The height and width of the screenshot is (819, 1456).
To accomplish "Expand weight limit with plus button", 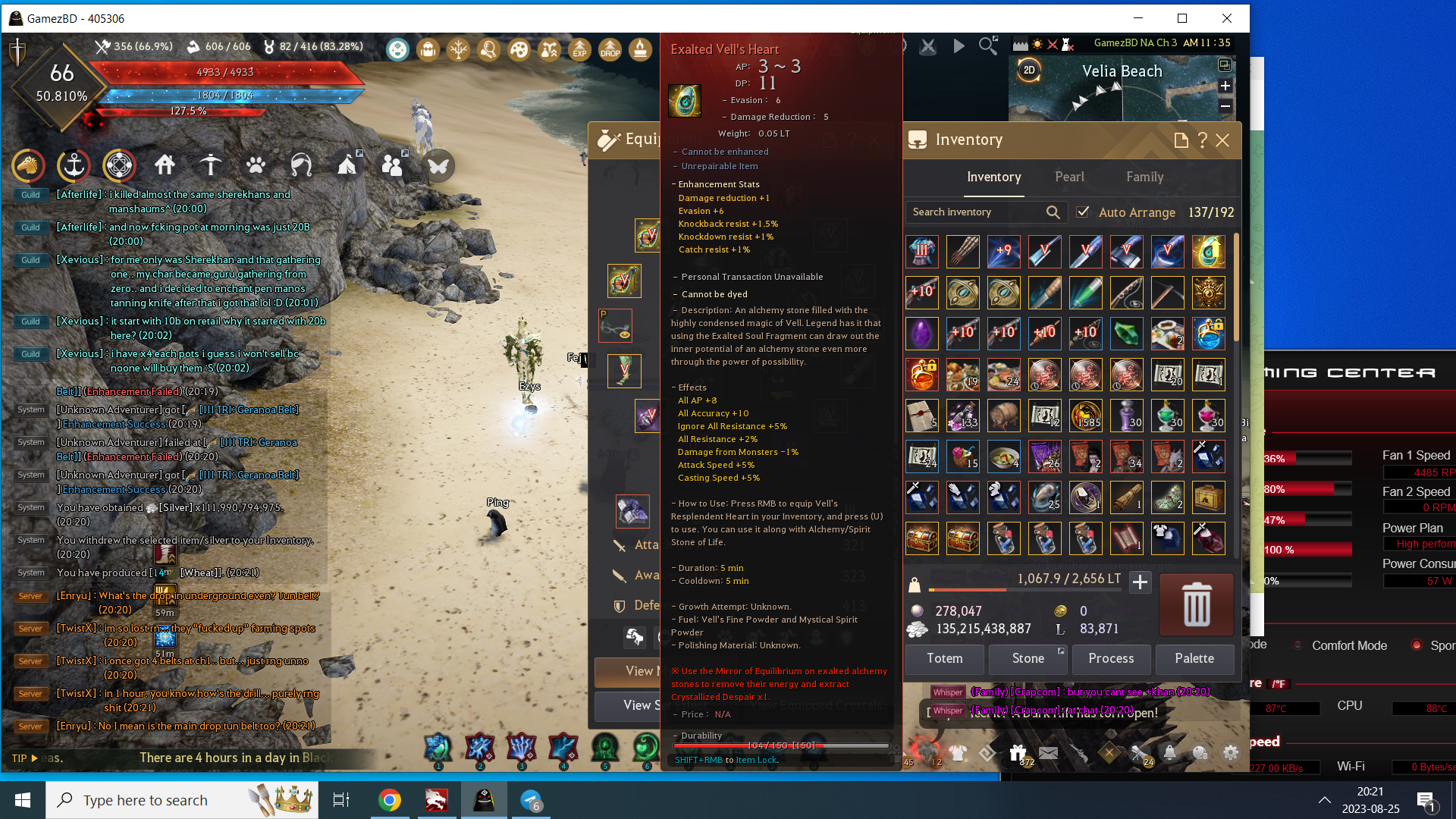I will click(x=1140, y=582).
